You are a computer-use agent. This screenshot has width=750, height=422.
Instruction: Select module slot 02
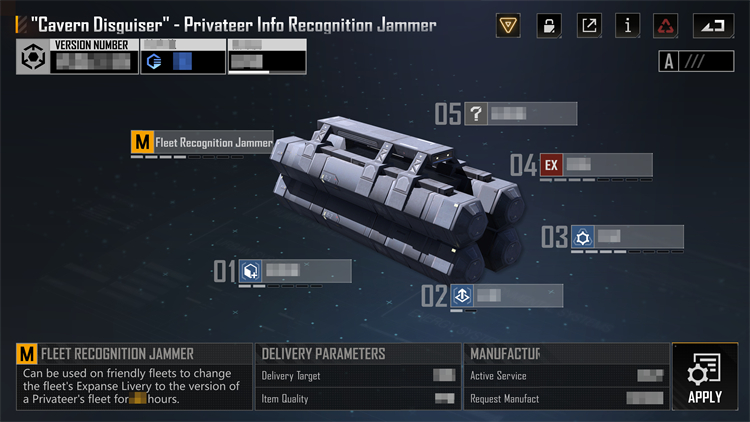pos(504,295)
